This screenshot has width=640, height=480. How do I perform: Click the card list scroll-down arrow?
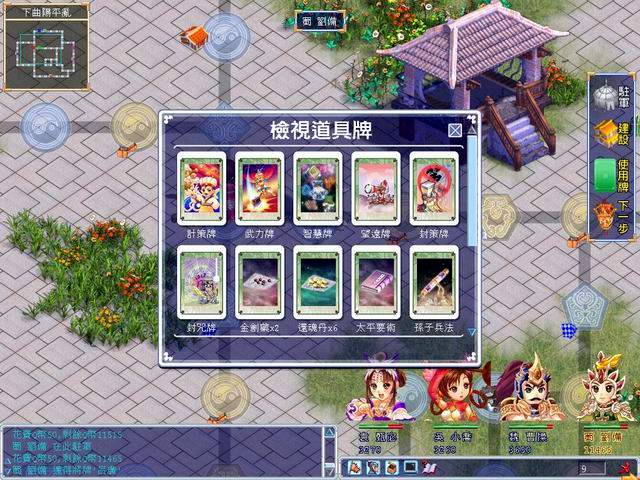473,331
